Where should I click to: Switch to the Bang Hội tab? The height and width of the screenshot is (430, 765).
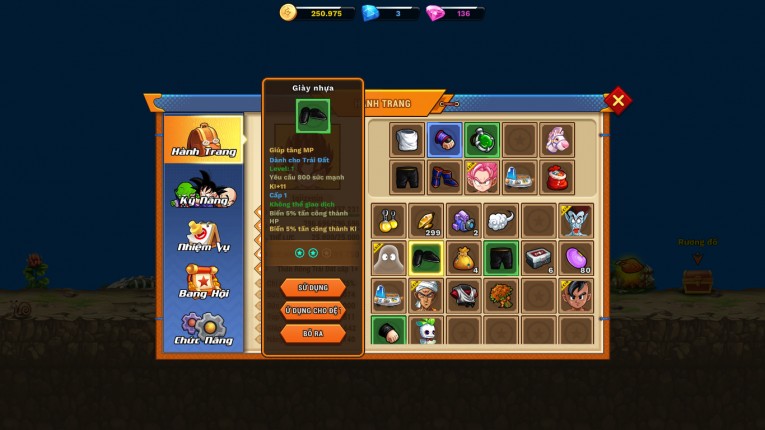pyautogui.click(x=203, y=283)
